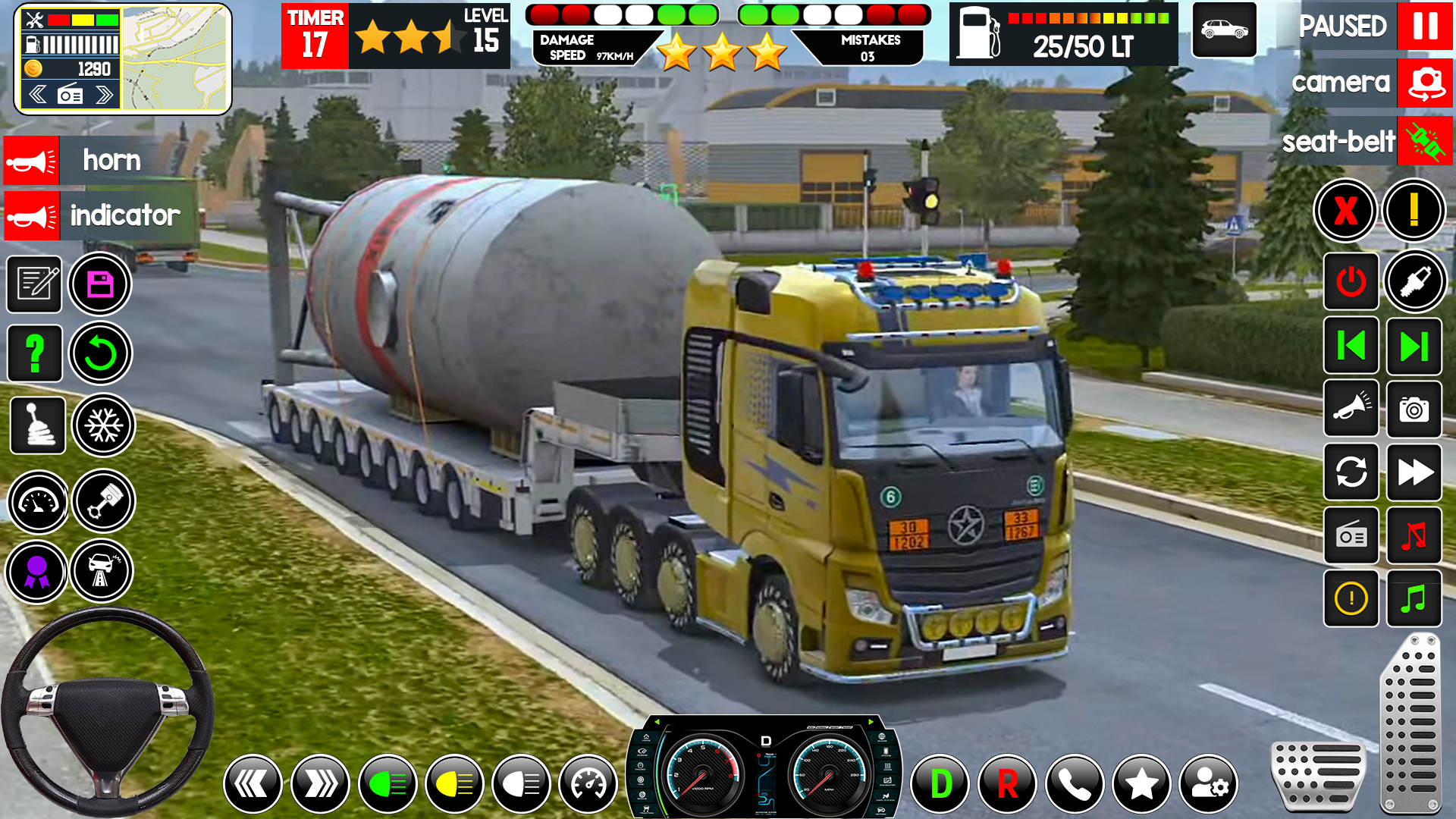Skip forward using the fast-forward arrows
Image resolution: width=1456 pixels, height=819 pixels.
point(1415,472)
